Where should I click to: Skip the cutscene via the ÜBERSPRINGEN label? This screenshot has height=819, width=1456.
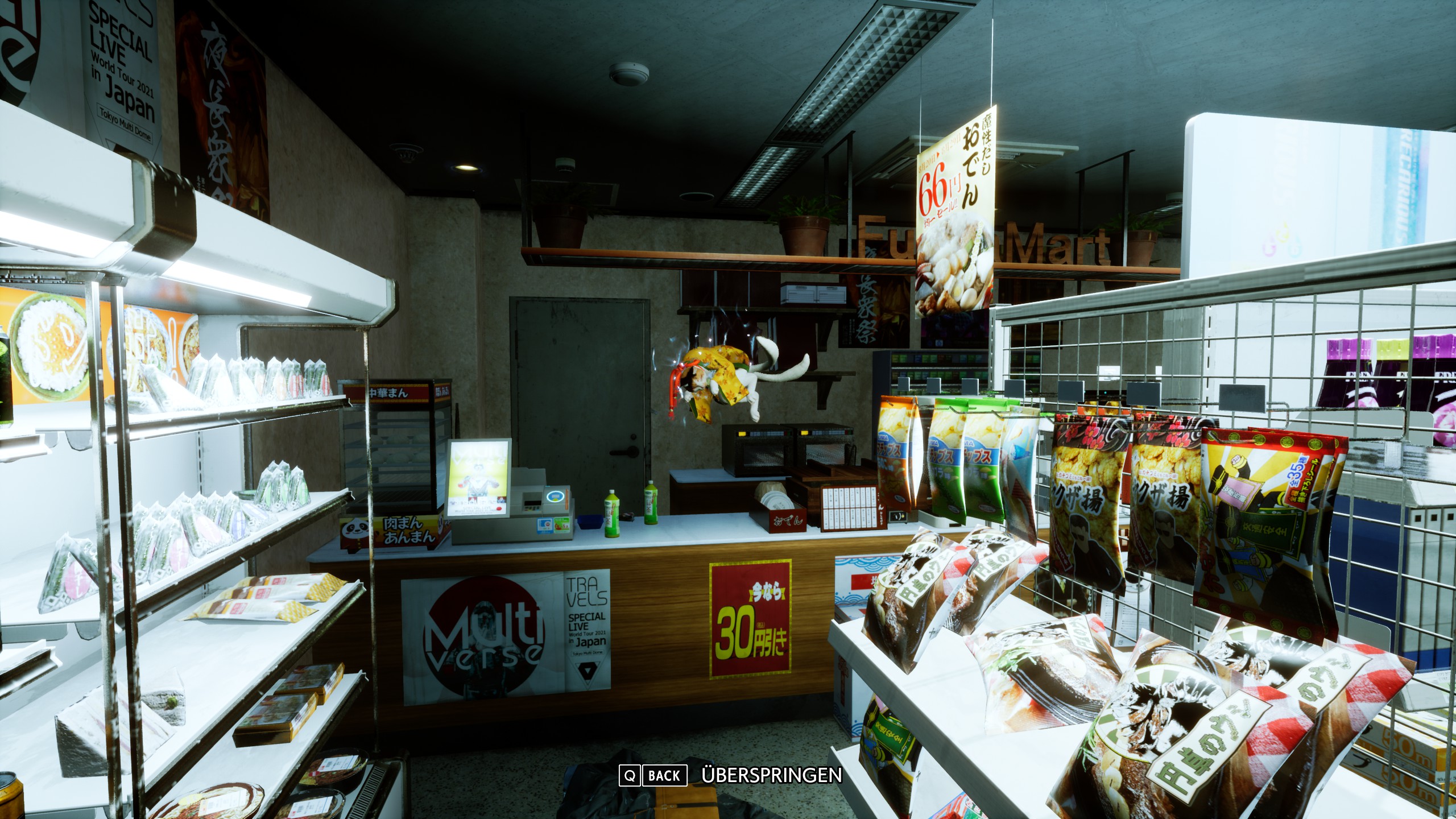coord(771,775)
